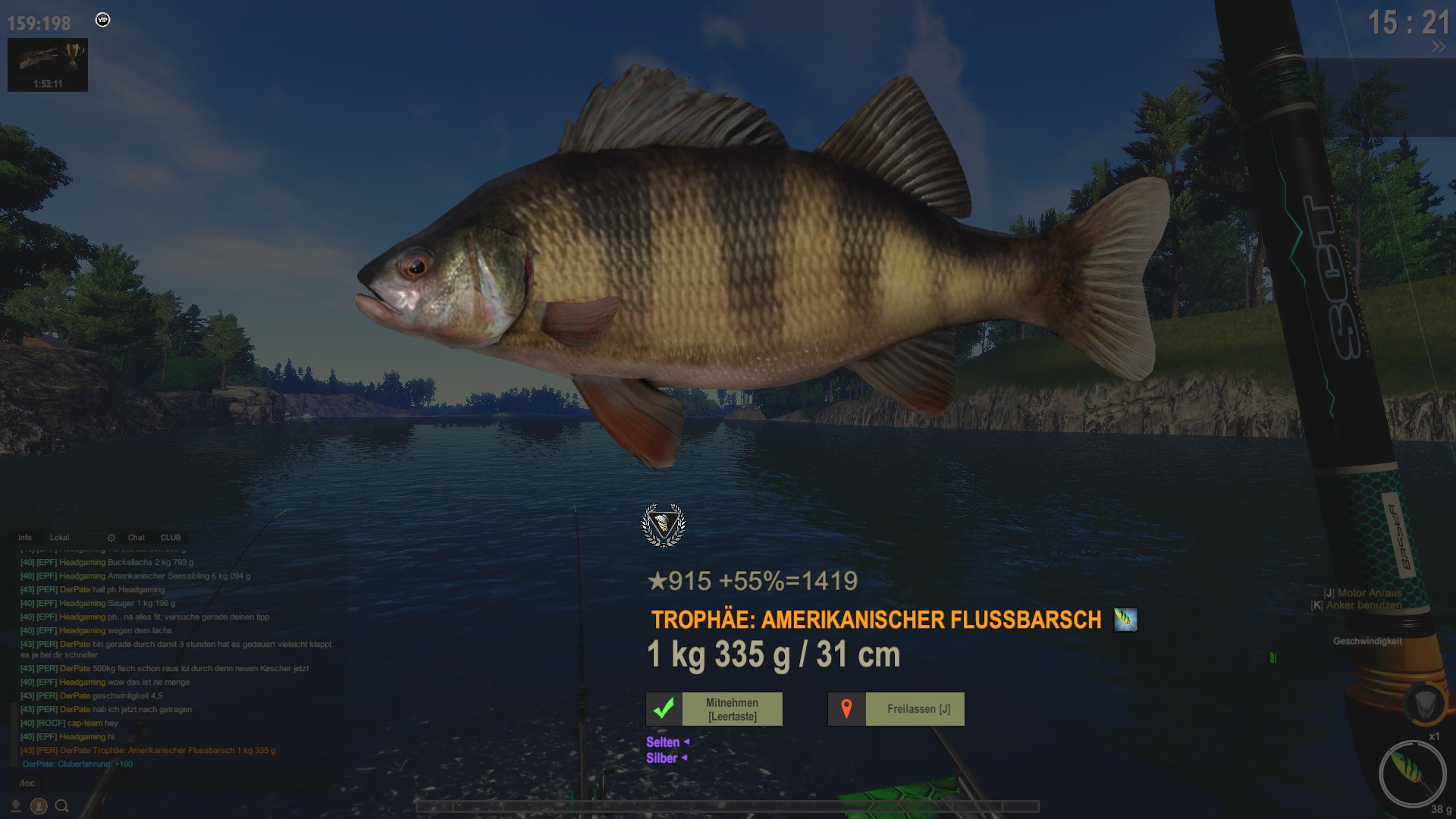Click the VIP status badge
Image resolution: width=1456 pixels, height=819 pixels.
tap(103, 20)
